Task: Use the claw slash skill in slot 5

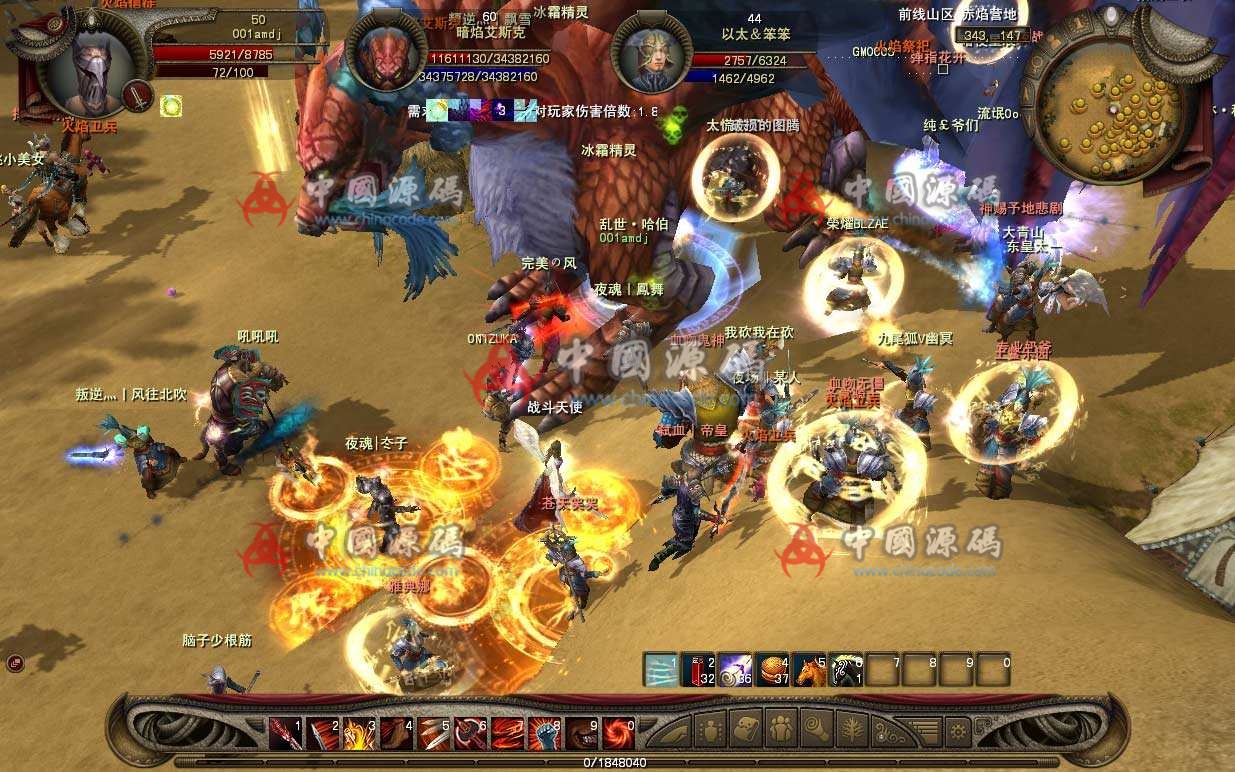Action: pos(434,734)
